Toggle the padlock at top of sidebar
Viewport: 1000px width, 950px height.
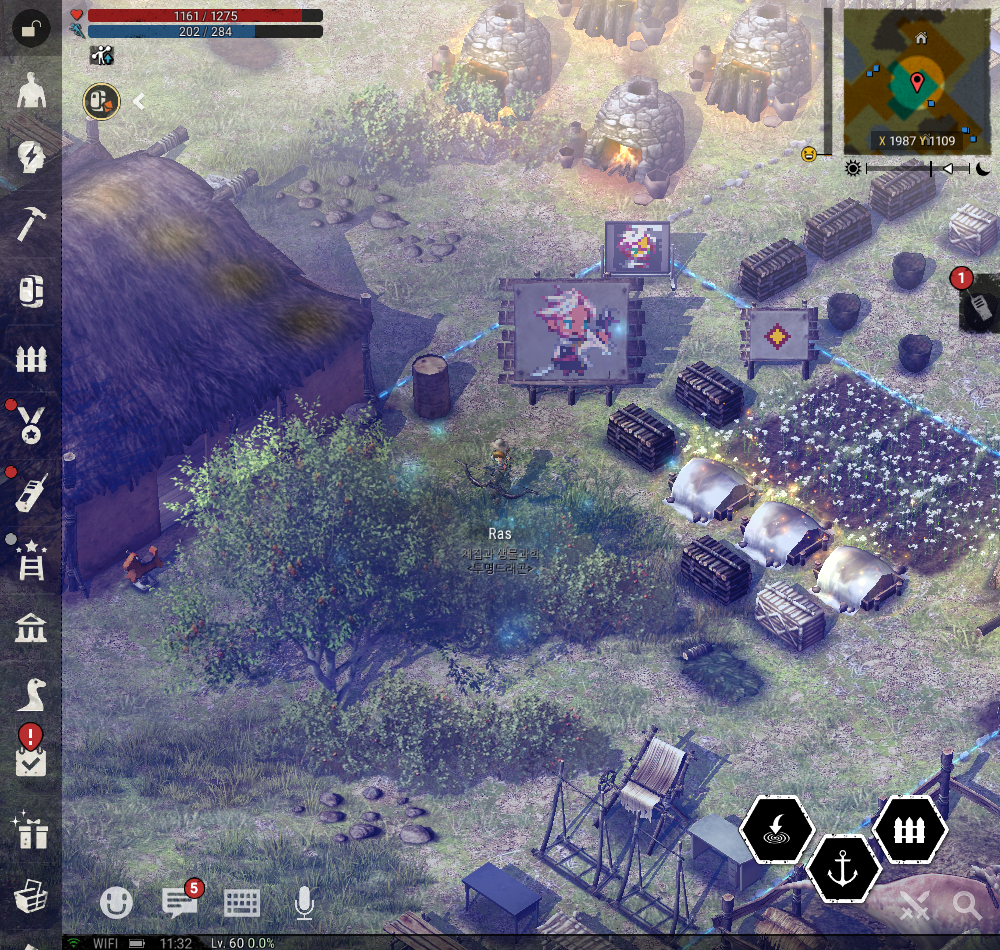click(x=31, y=29)
